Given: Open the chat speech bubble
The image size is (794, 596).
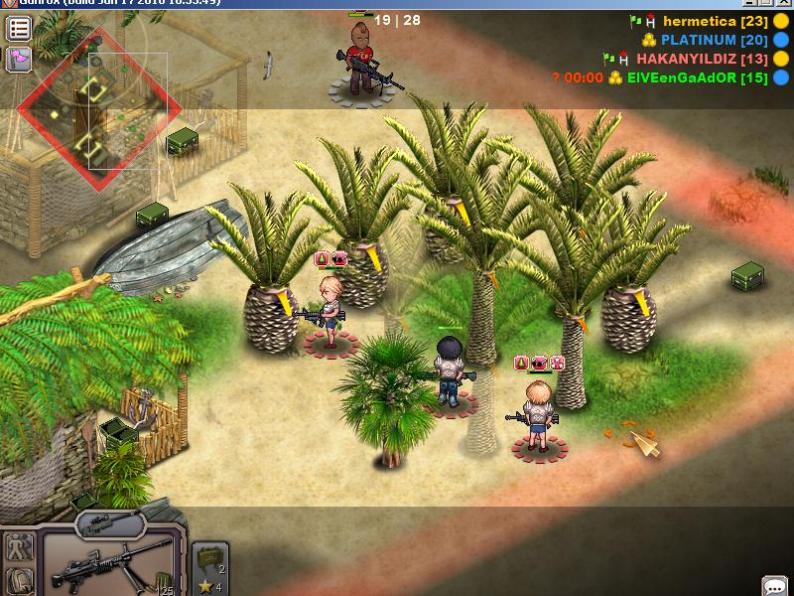Looking at the screenshot, I should coord(774,586).
